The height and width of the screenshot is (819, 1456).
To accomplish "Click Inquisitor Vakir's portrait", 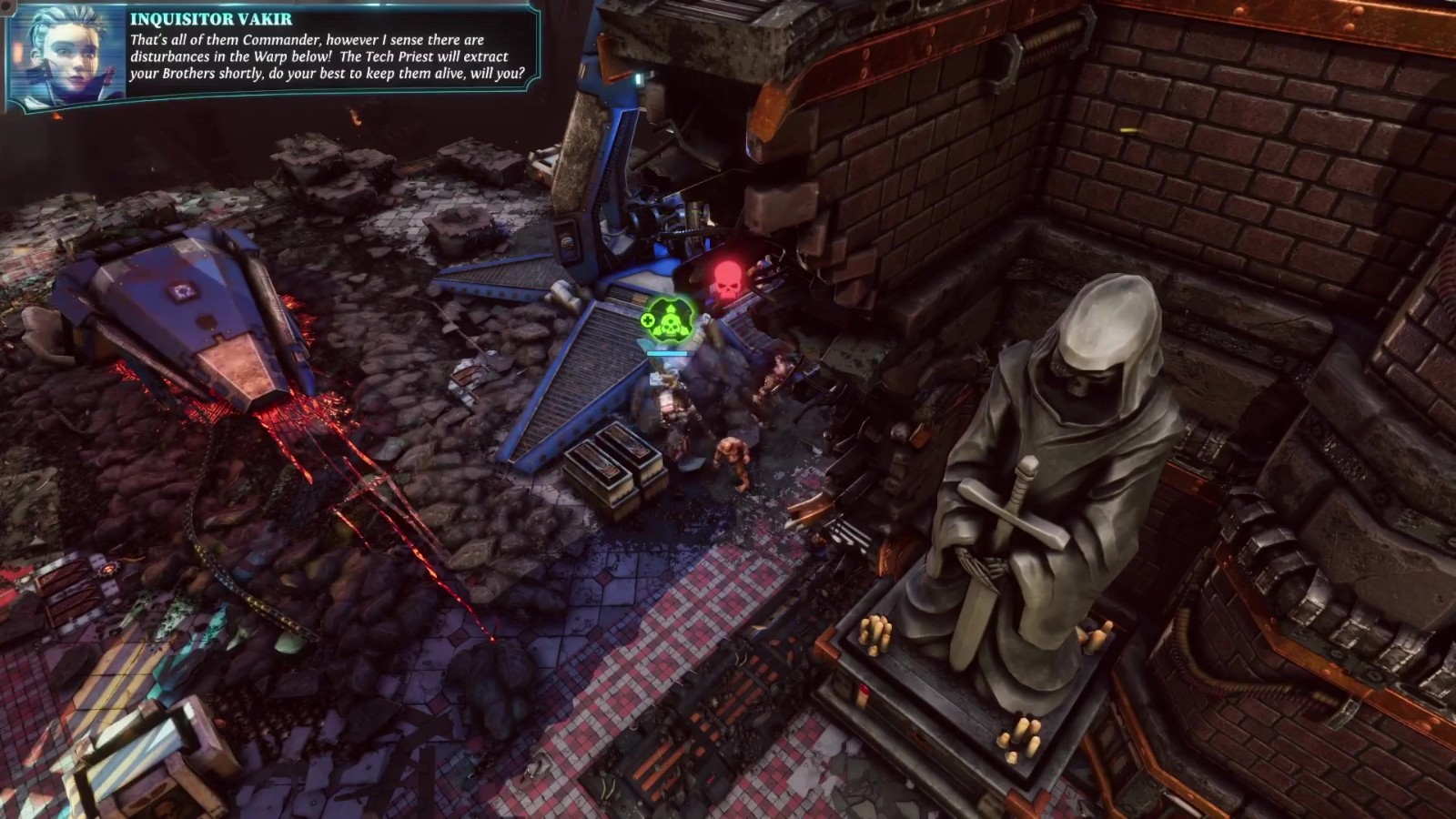I will pos(67,56).
